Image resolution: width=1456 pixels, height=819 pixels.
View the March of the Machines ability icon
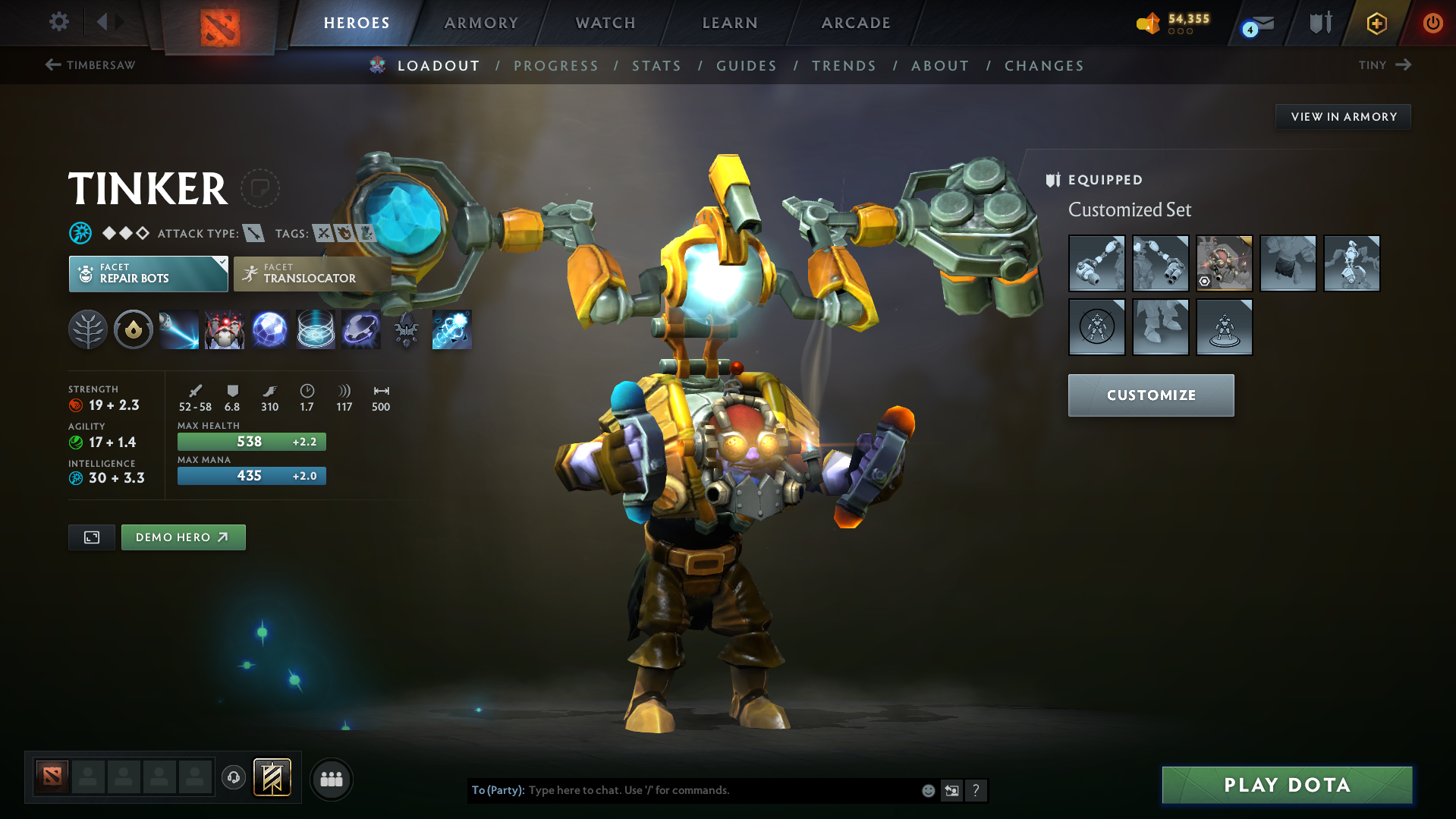(224, 329)
